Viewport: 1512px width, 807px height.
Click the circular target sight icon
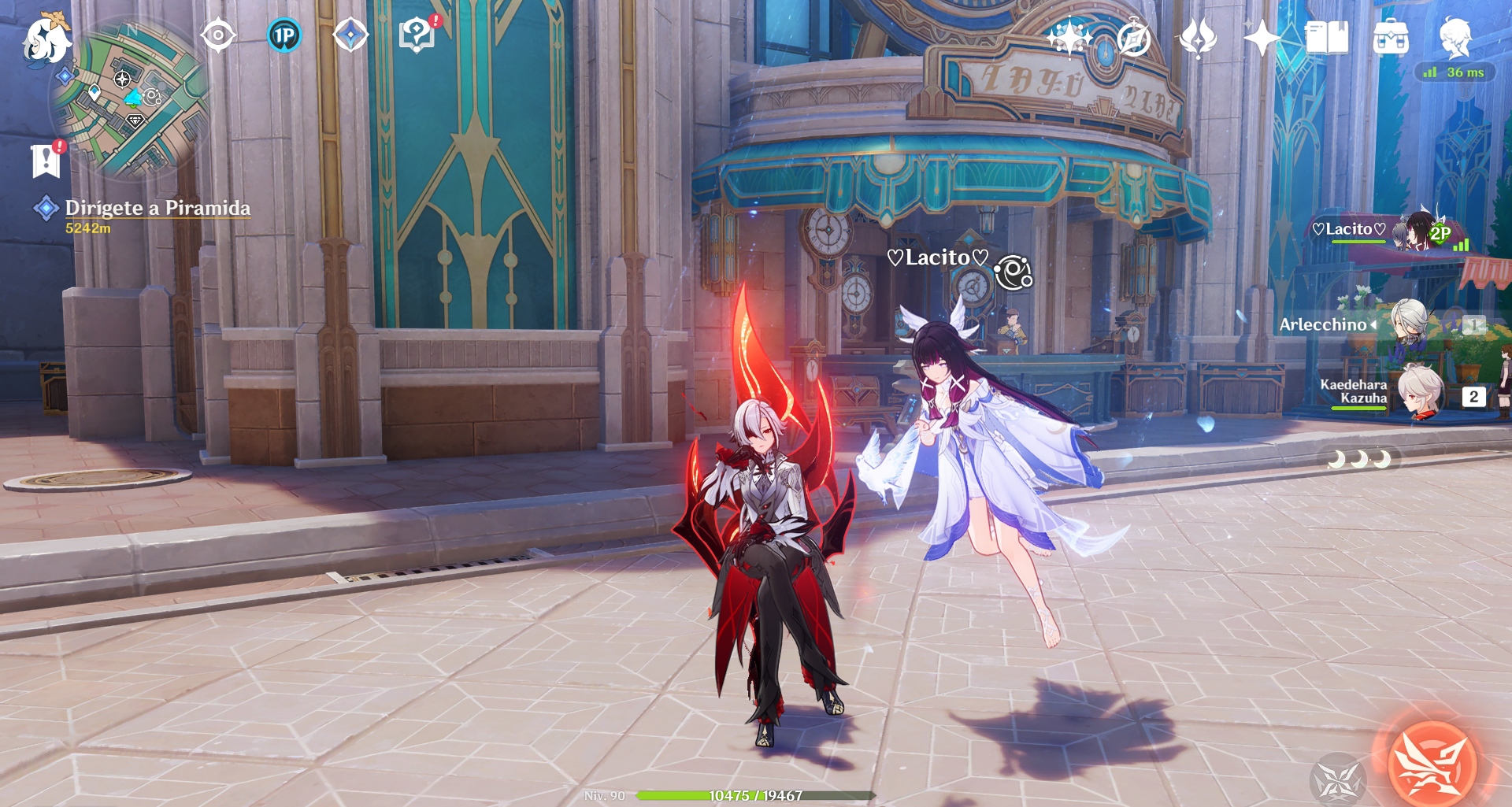click(x=217, y=36)
